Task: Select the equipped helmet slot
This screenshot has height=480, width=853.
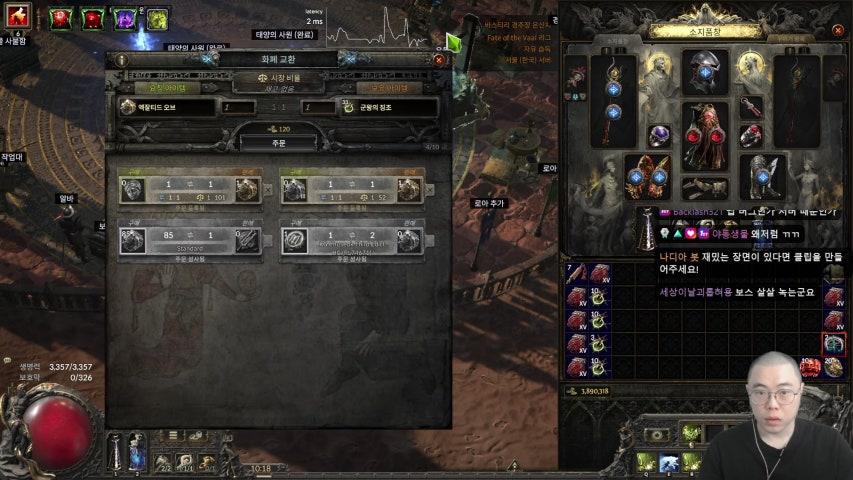Action: click(705, 71)
